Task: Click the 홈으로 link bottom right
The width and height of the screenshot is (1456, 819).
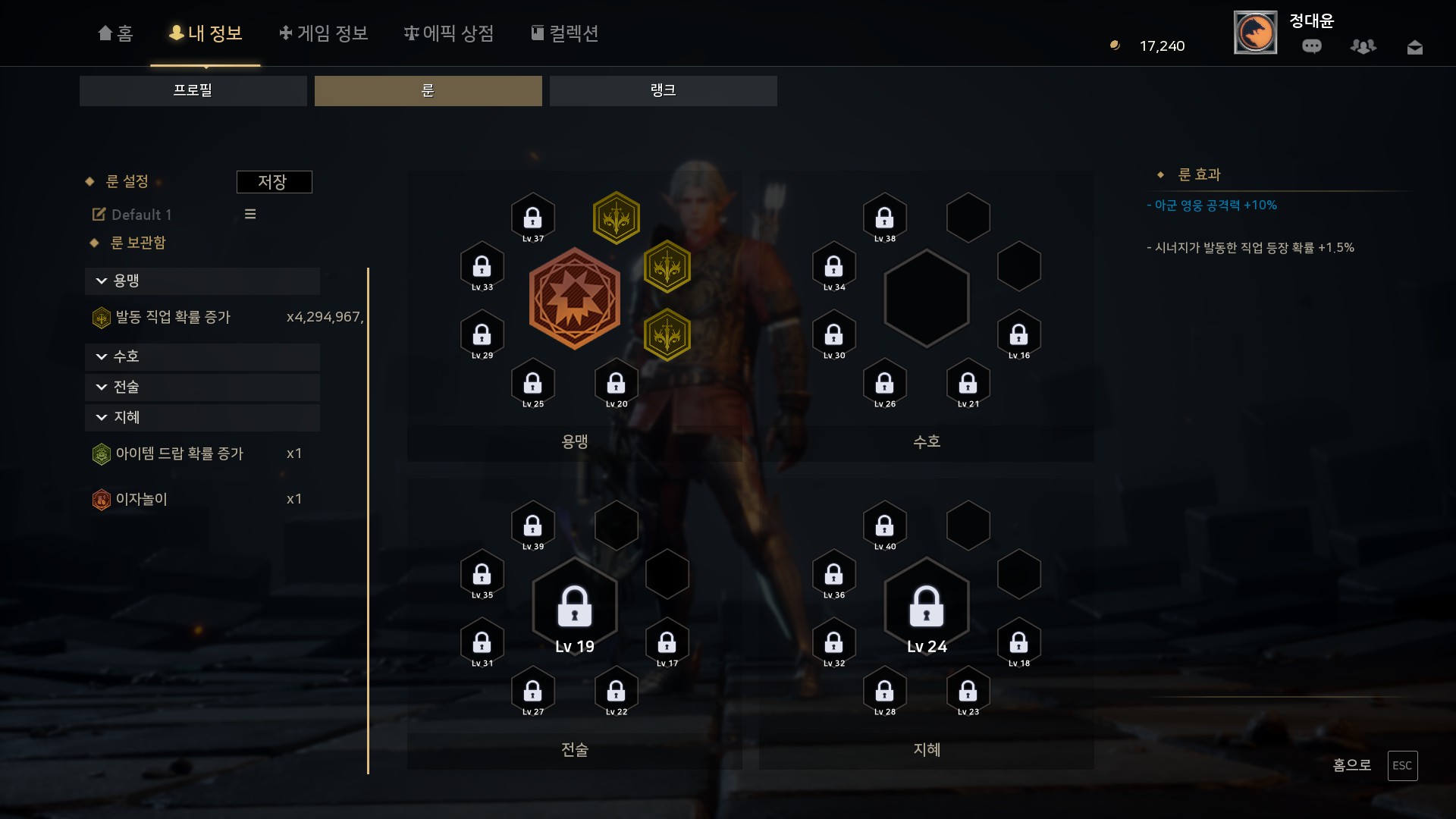Action: 1352,766
